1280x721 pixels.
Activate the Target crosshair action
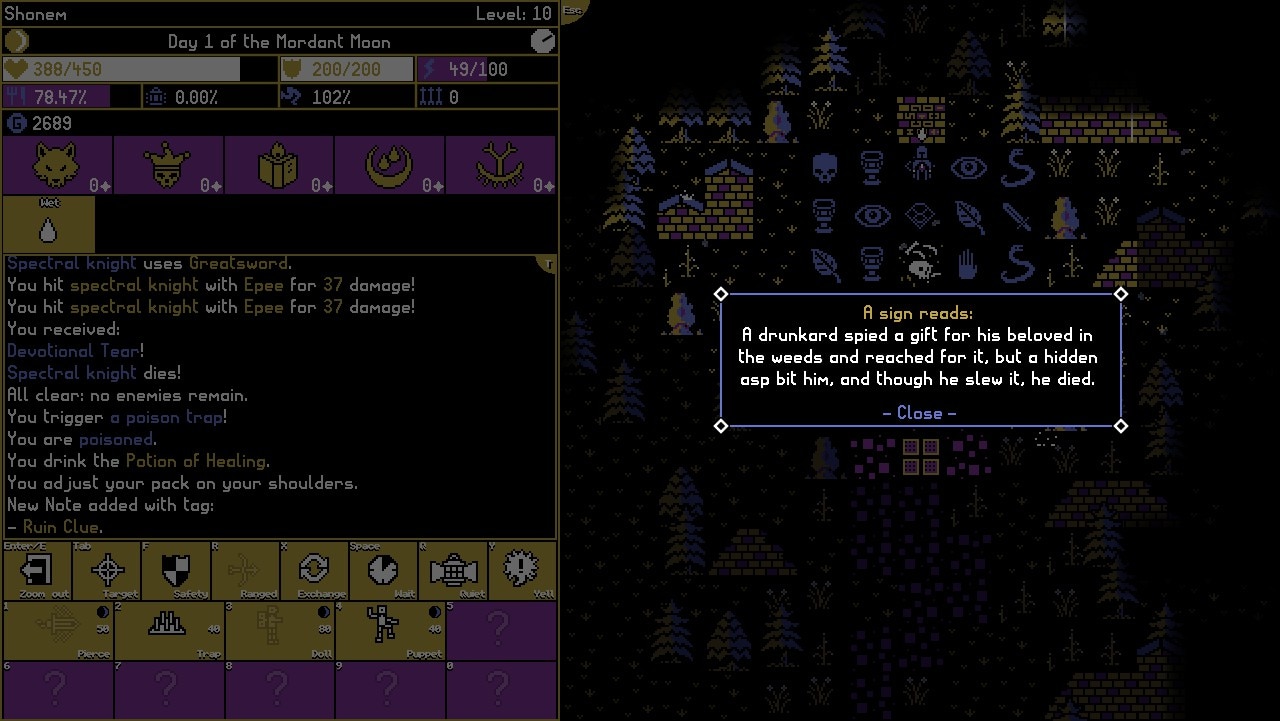click(x=108, y=571)
